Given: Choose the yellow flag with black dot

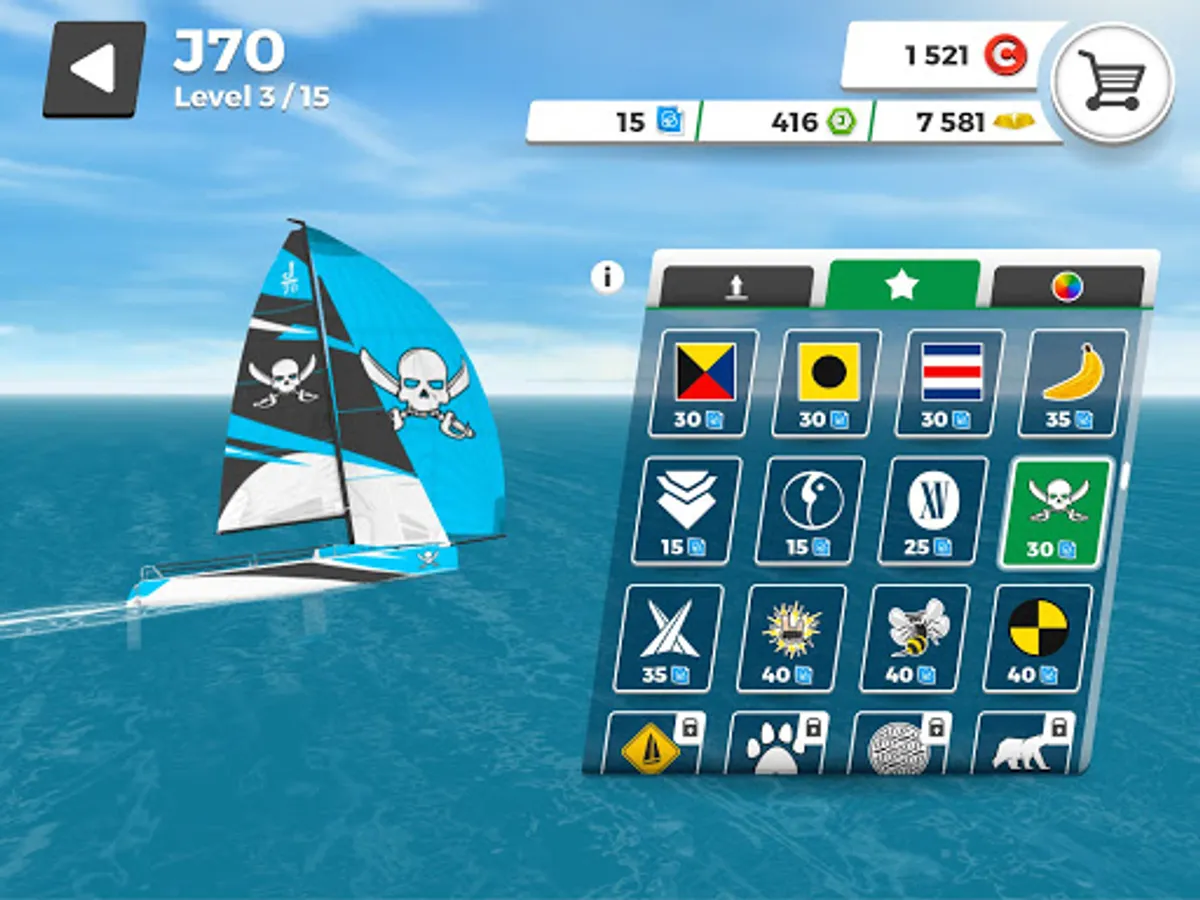Looking at the screenshot, I should tap(829, 382).
